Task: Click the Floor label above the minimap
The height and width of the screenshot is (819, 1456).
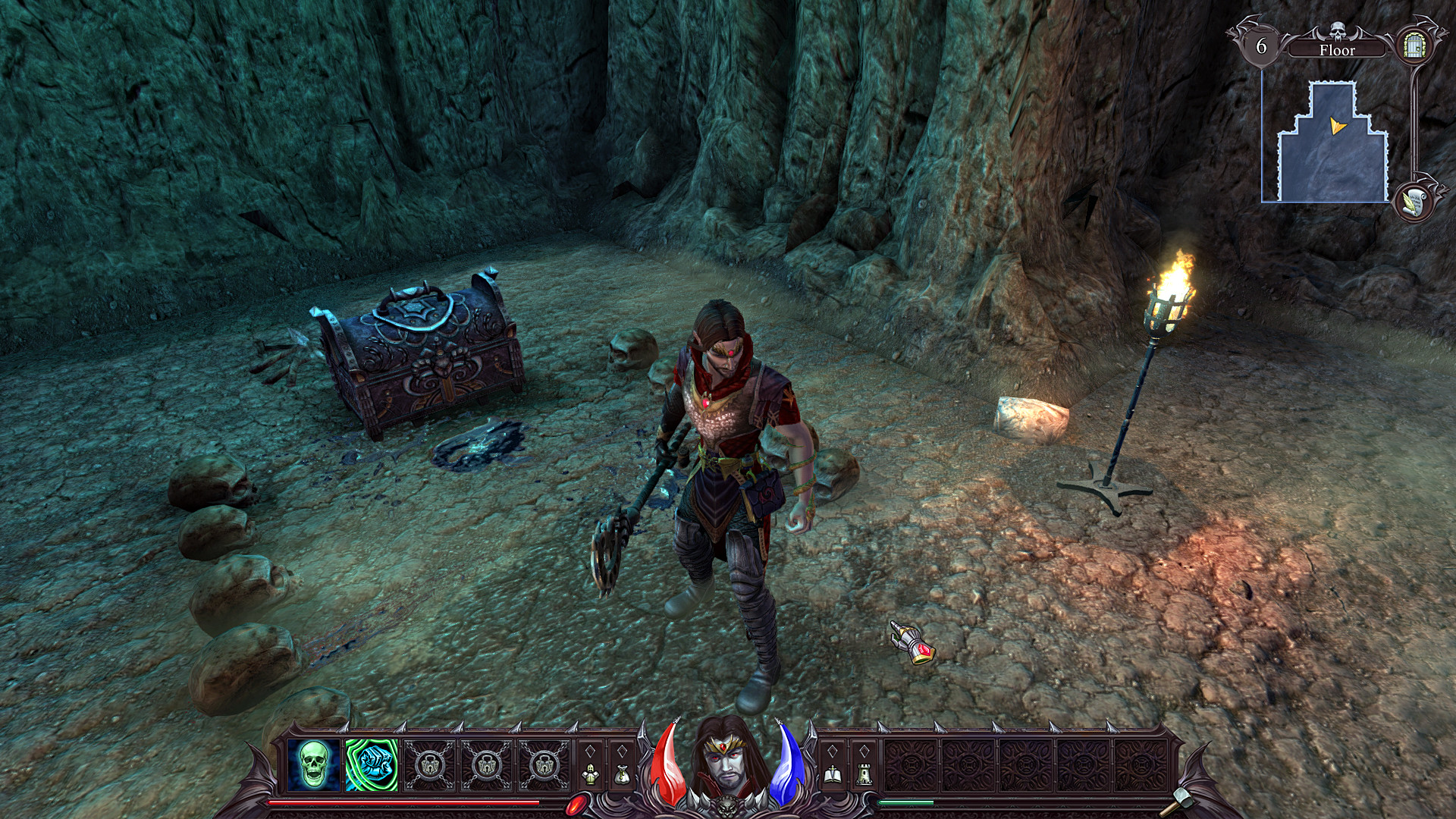Action: point(1336,50)
